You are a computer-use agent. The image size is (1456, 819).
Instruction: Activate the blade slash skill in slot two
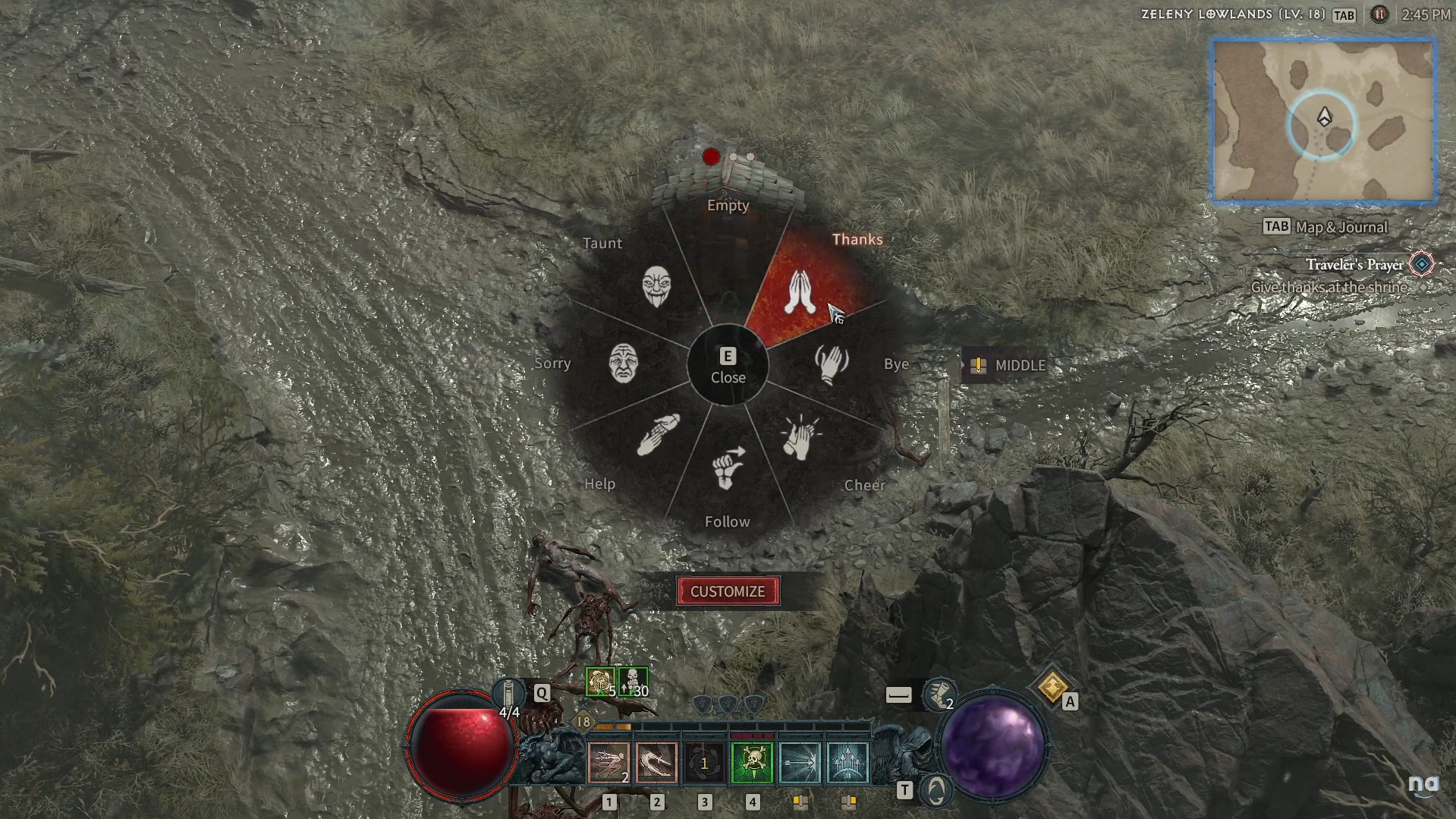coord(656,762)
